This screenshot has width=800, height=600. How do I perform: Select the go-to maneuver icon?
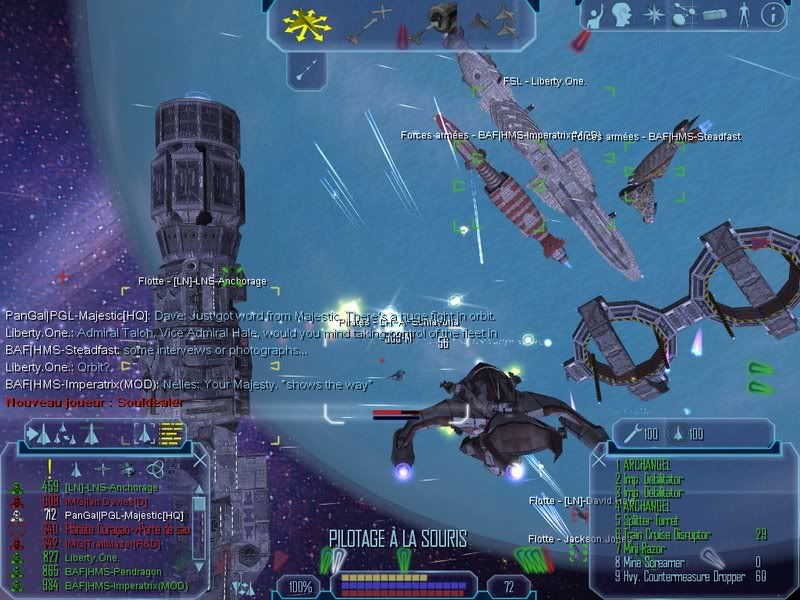coord(368,22)
